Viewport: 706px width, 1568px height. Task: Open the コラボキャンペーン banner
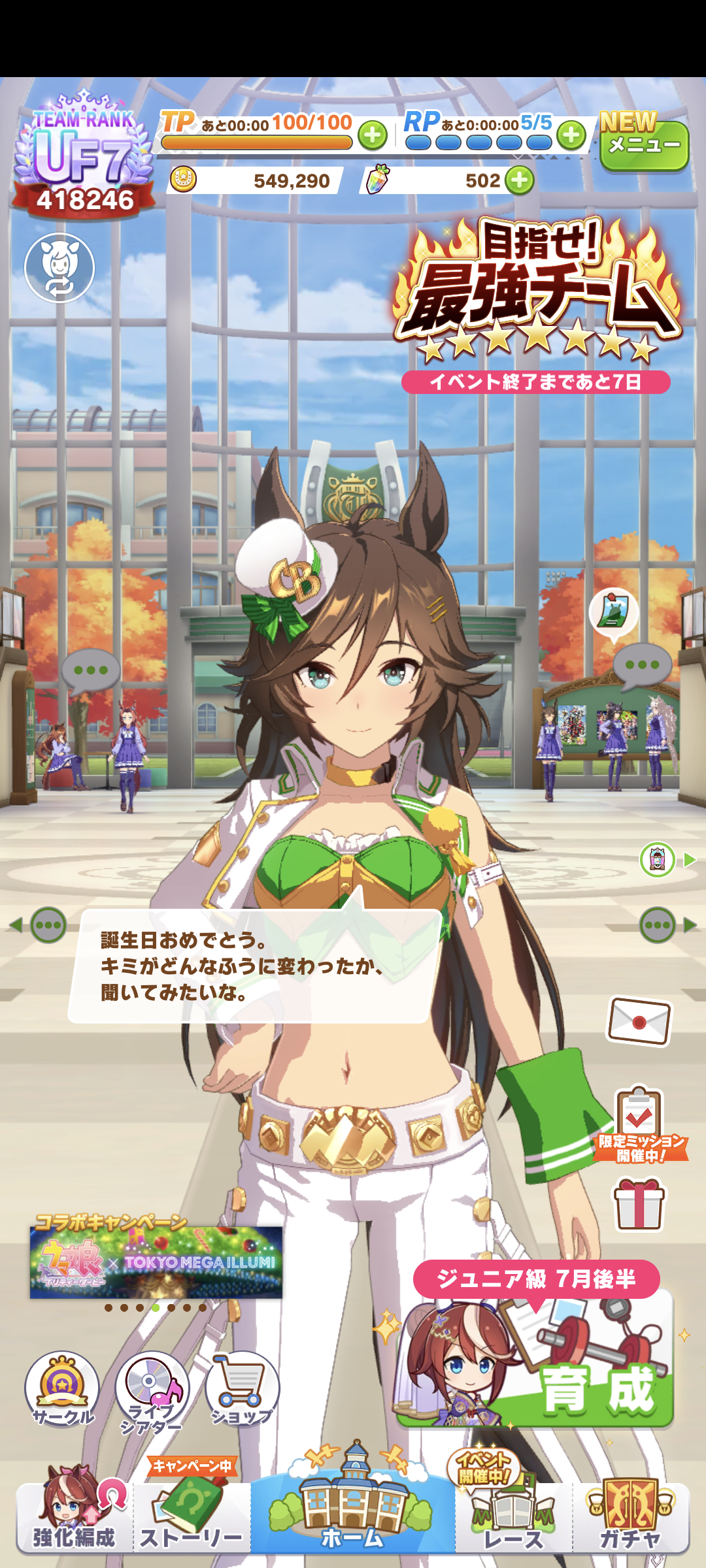pyautogui.click(x=156, y=1261)
